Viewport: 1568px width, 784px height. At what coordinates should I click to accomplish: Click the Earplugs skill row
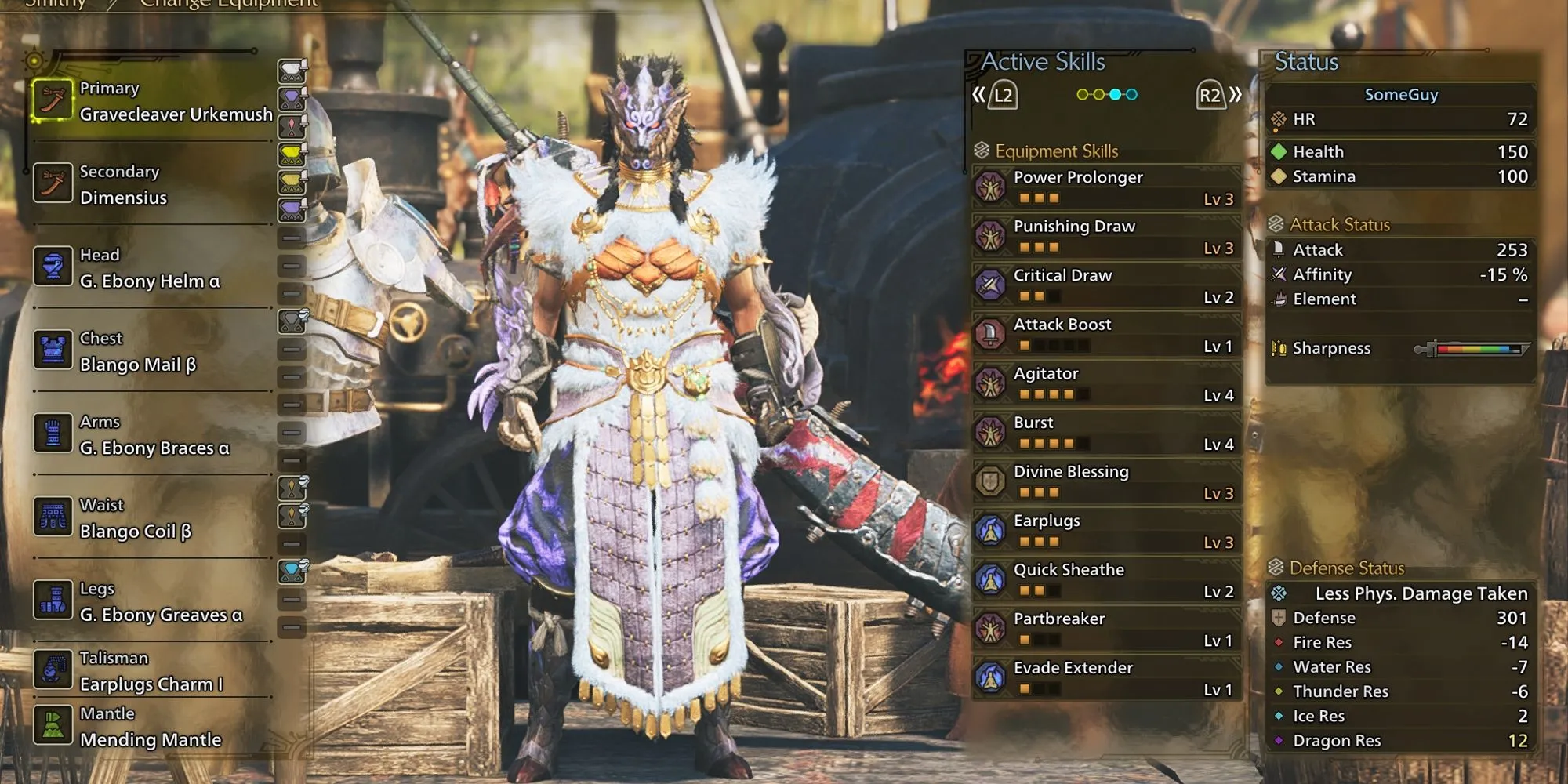[x=1106, y=531]
